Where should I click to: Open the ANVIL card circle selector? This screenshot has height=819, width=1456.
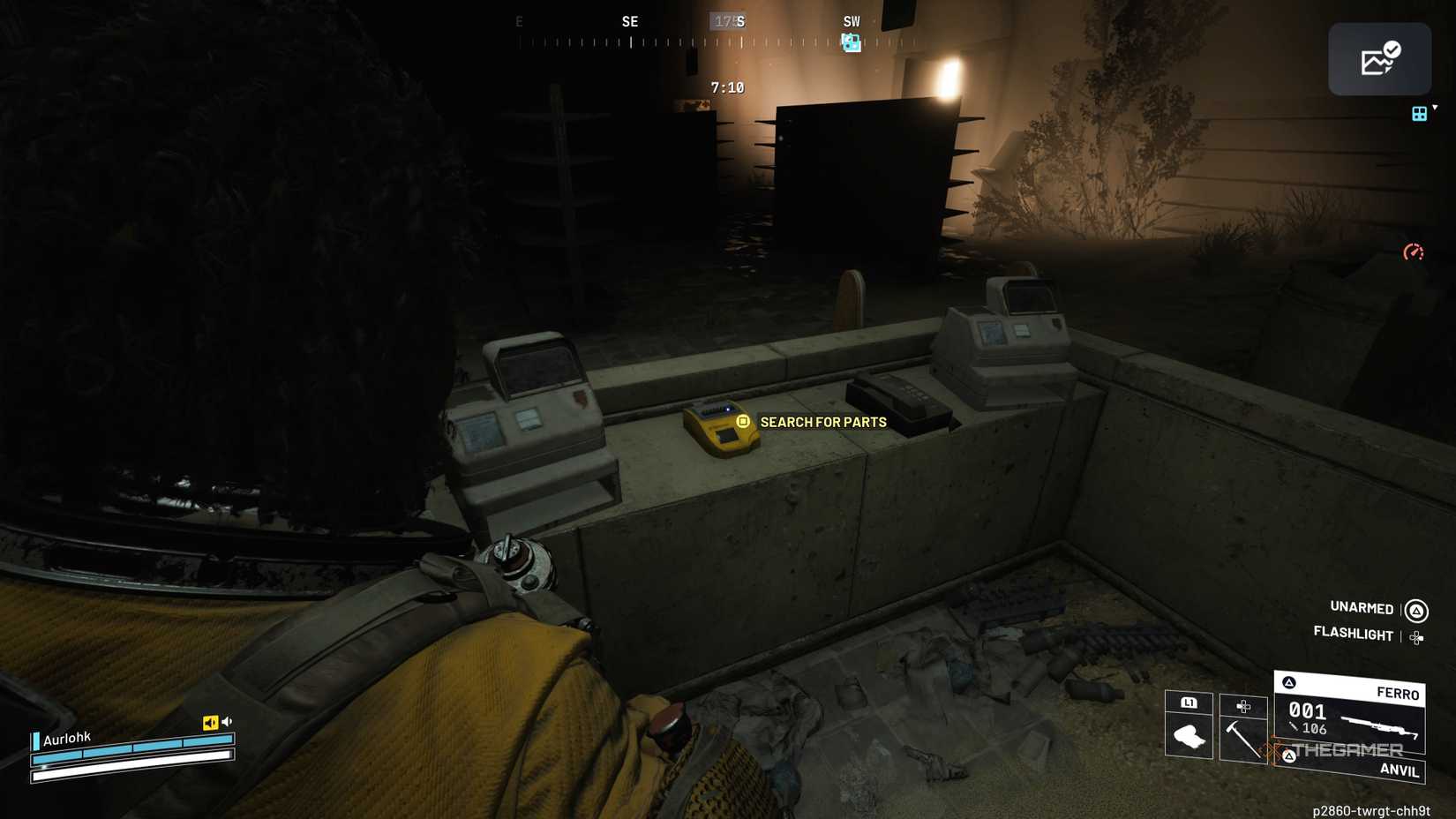click(x=1289, y=757)
